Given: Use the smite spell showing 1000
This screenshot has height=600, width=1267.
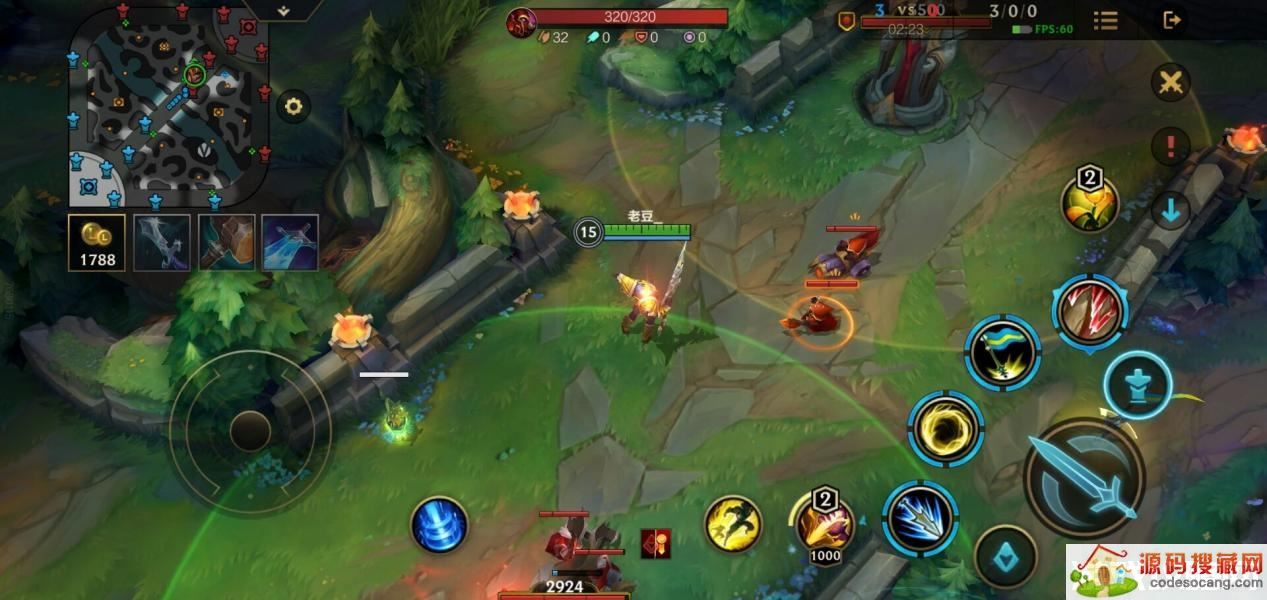Looking at the screenshot, I should pos(824,524).
